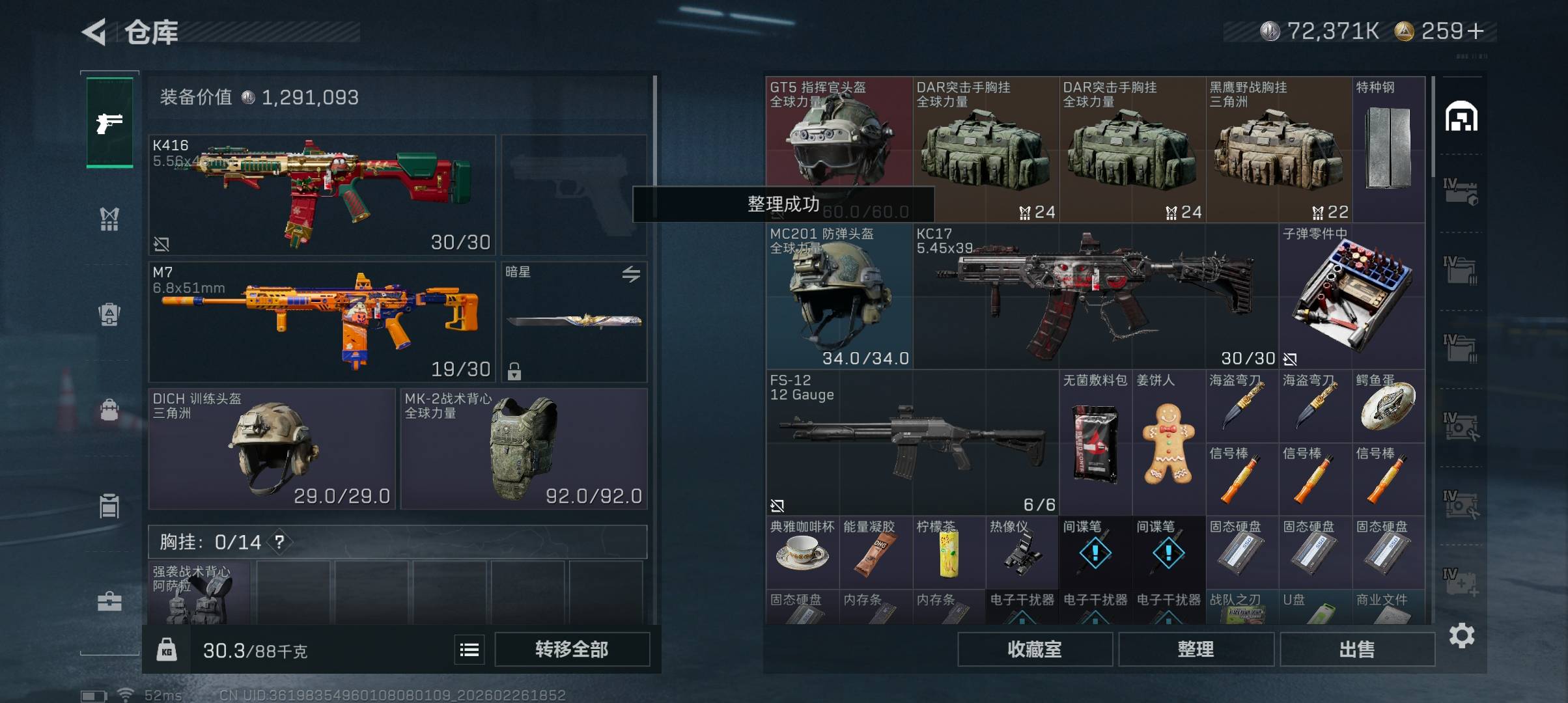This screenshot has height=703, width=1568.
Task: Select the 黑鹰野战胸挂 chest rig
Action: pyautogui.click(x=1278, y=150)
